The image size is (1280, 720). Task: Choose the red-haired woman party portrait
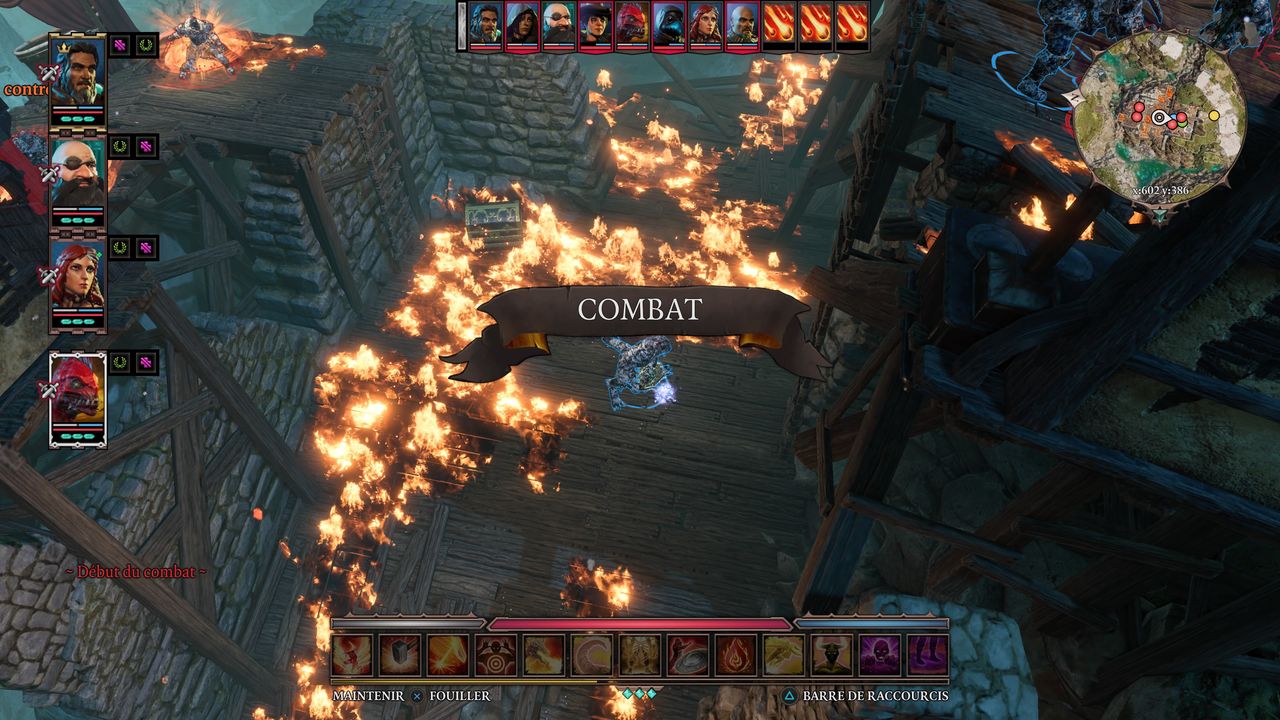tap(77, 274)
